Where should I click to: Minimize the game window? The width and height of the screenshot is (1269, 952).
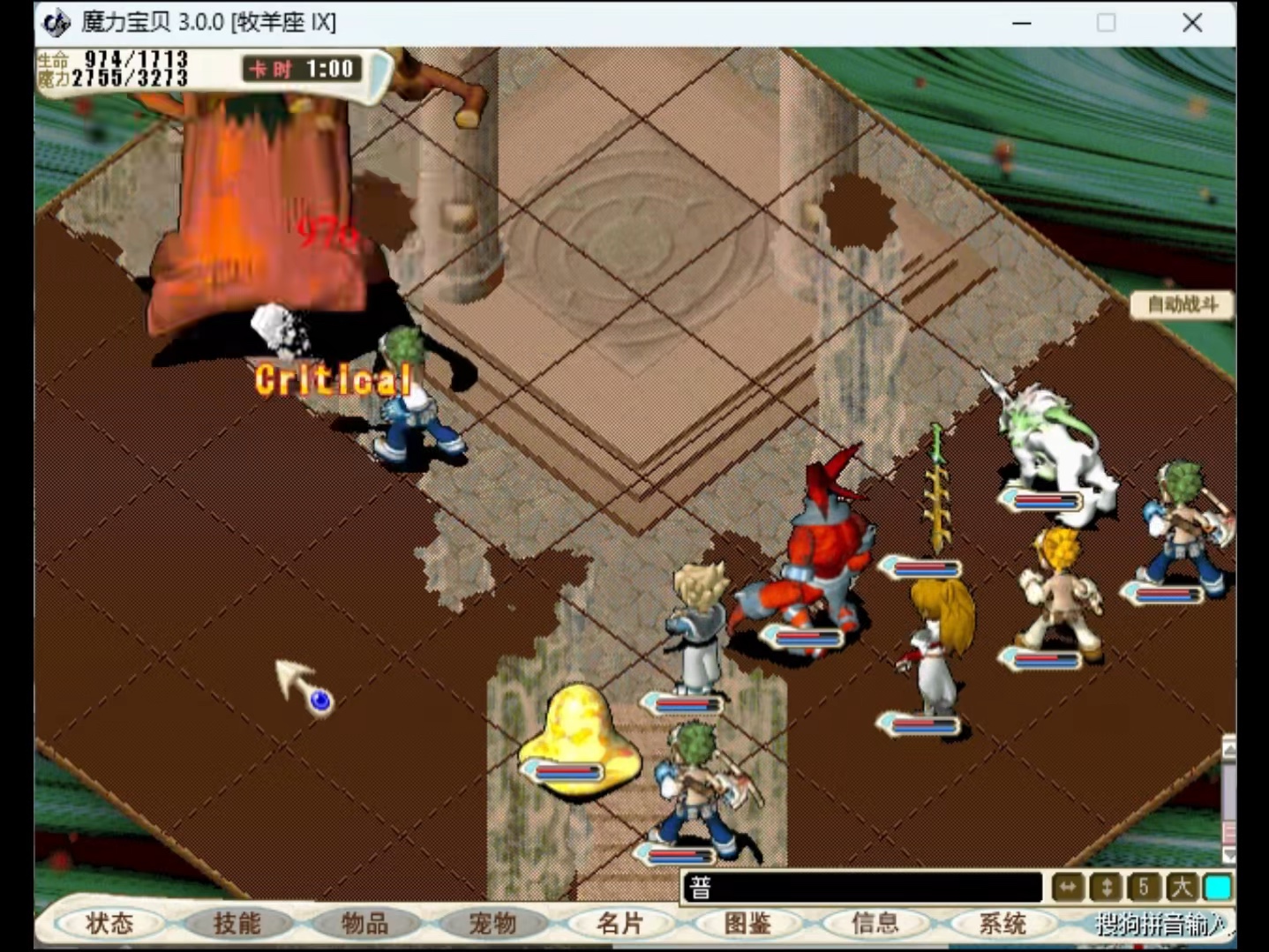(x=1022, y=23)
